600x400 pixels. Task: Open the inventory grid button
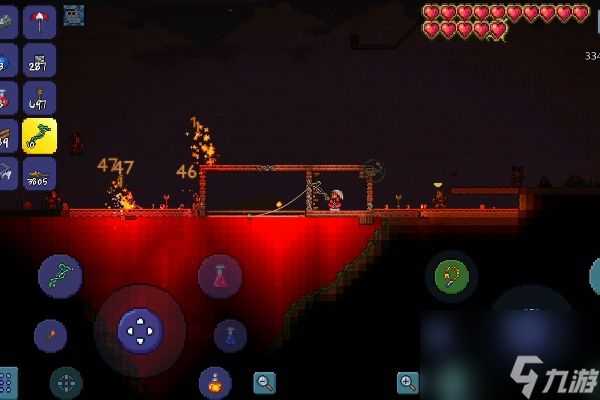7,383
